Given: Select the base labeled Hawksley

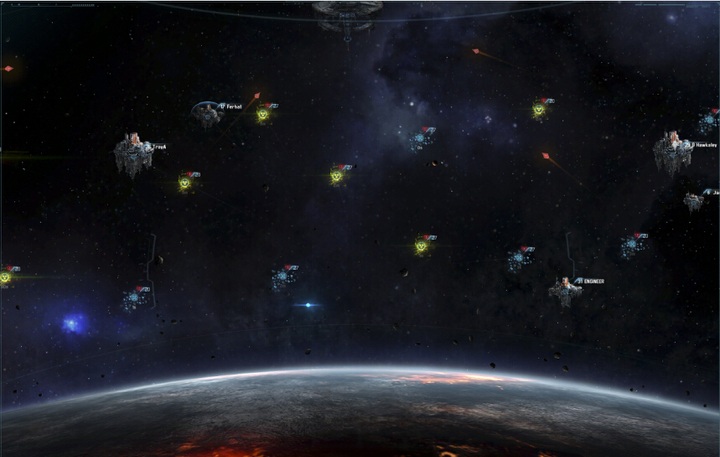Looking at the screenshot, I should (x=672, y=152).
